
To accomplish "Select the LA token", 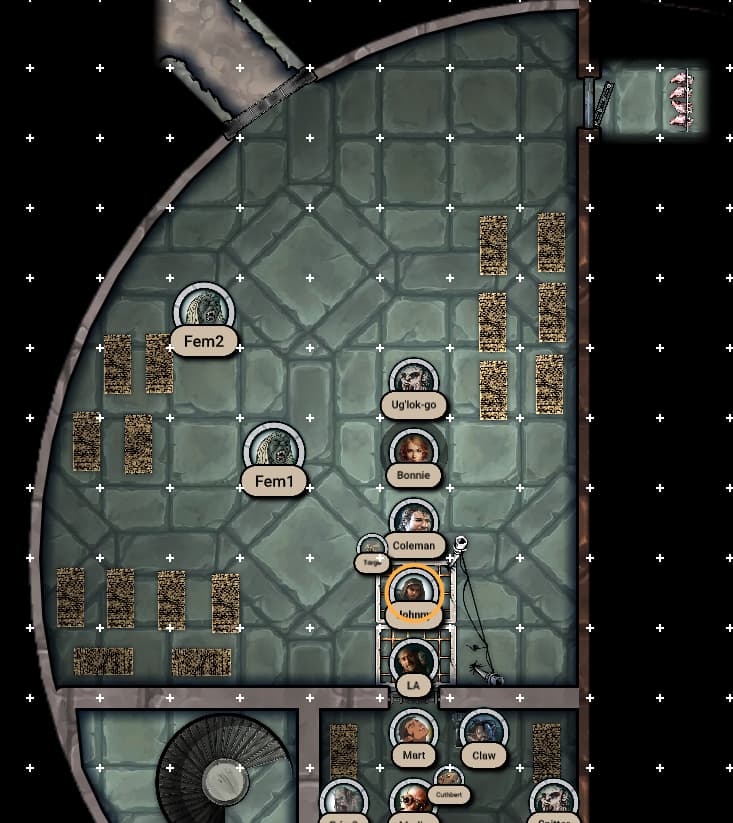I will pyautogui.click(x=413, y=662).
